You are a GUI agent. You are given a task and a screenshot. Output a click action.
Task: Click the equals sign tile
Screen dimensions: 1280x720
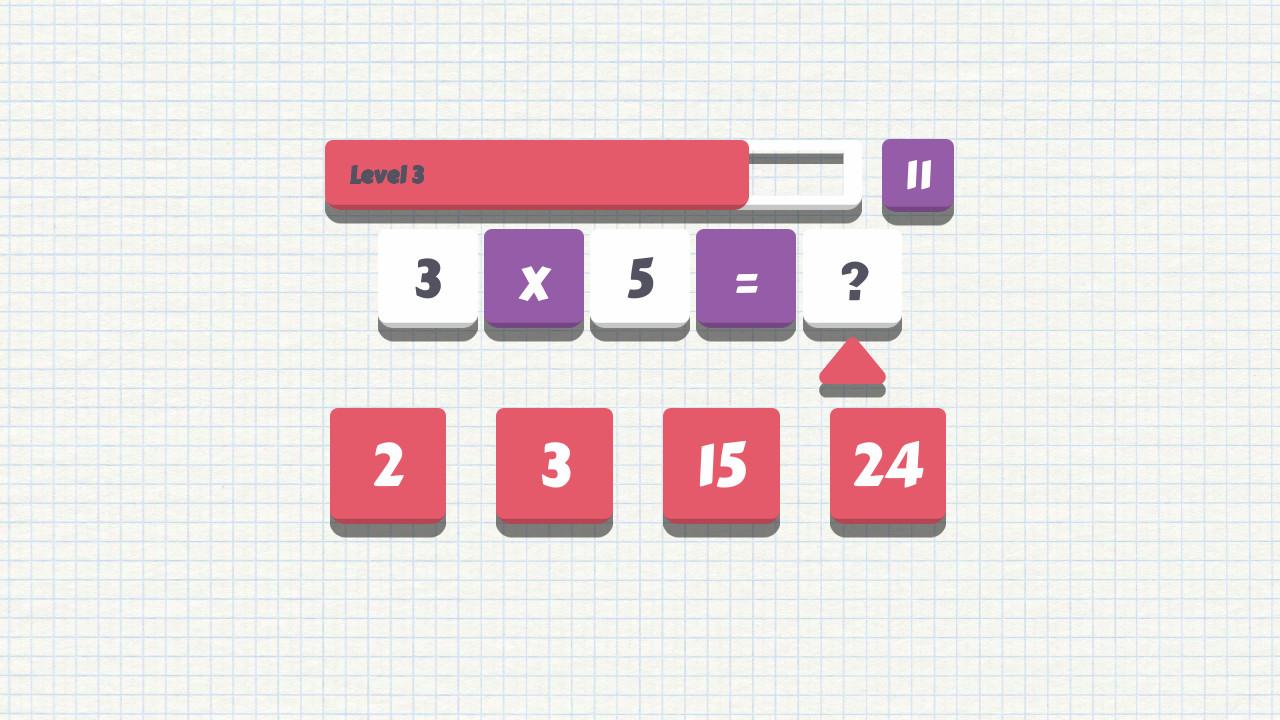pyautogui.click(x=745, y=281)
